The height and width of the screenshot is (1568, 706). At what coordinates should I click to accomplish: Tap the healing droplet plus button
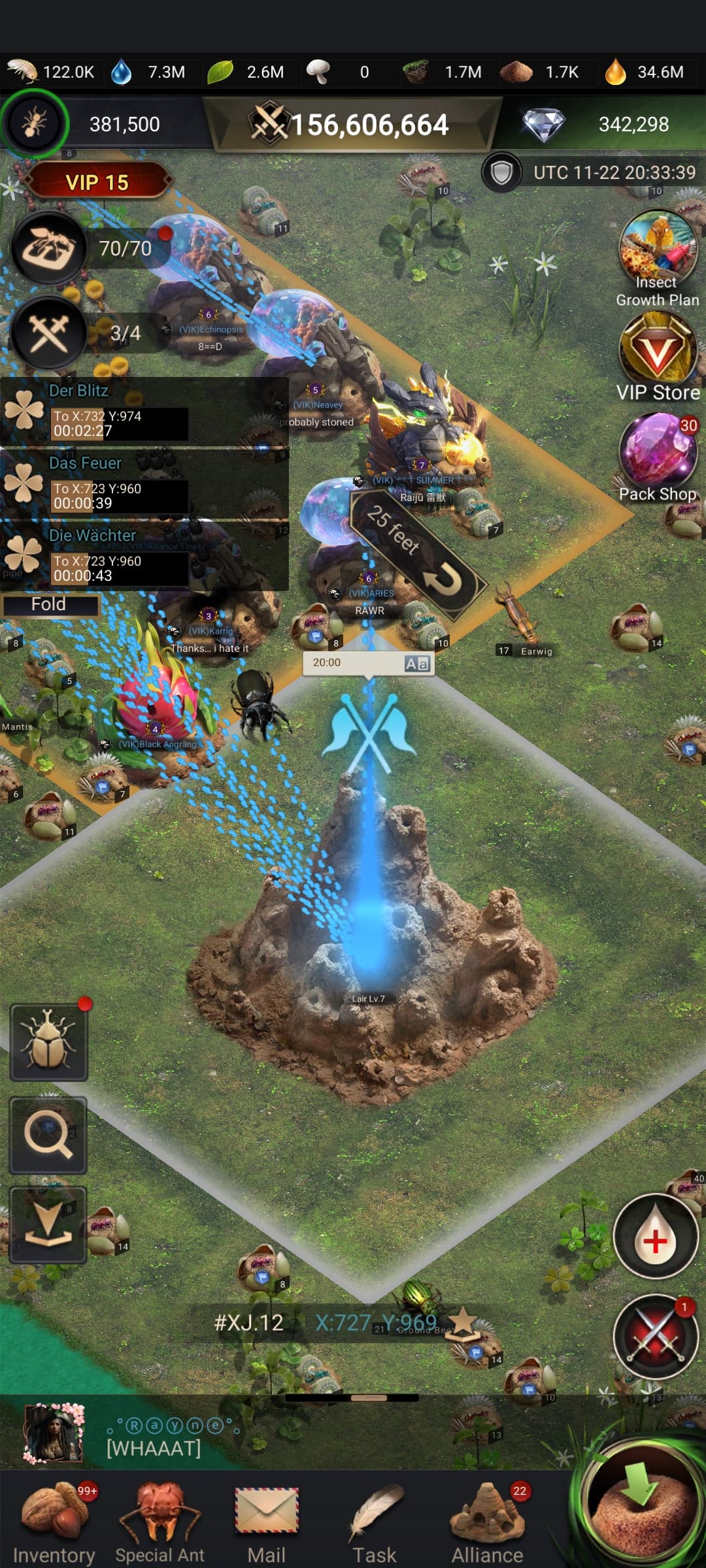(x=656, y=1237)
